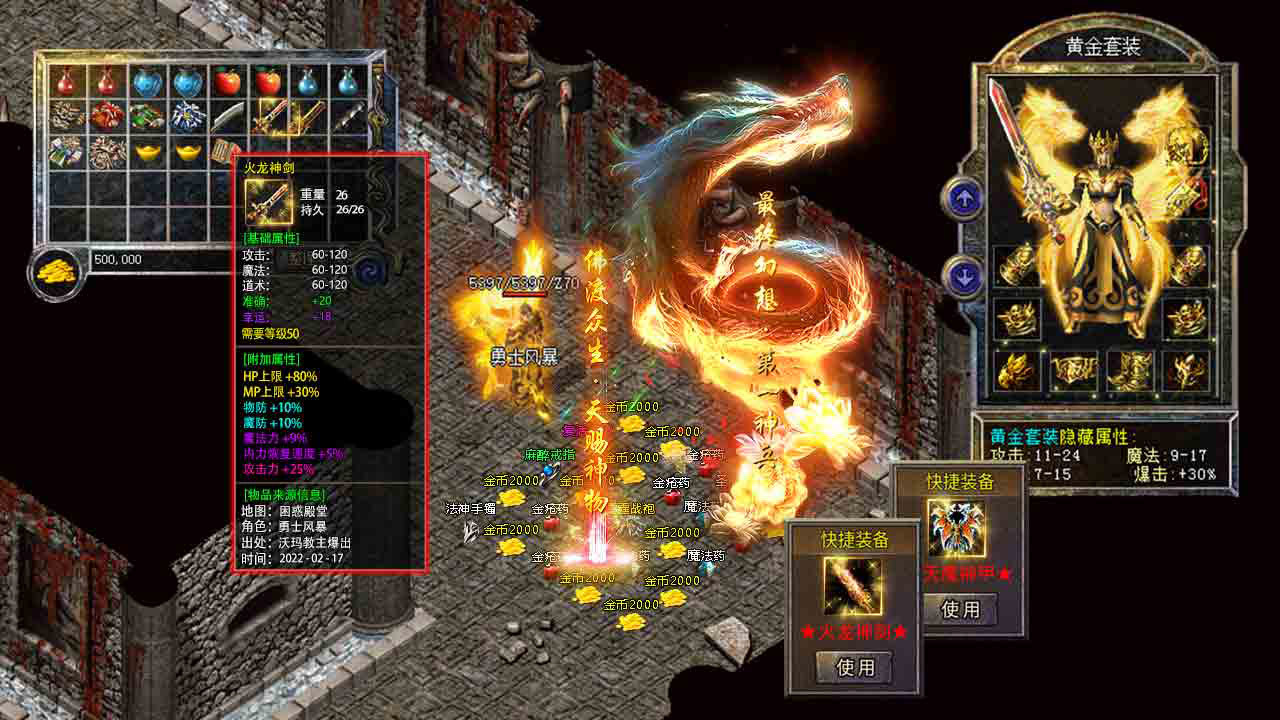The height and width of the screenshot is (720, 1280).
Task: Click the up arrow on the equipment panel
Action: click(964, 198)
